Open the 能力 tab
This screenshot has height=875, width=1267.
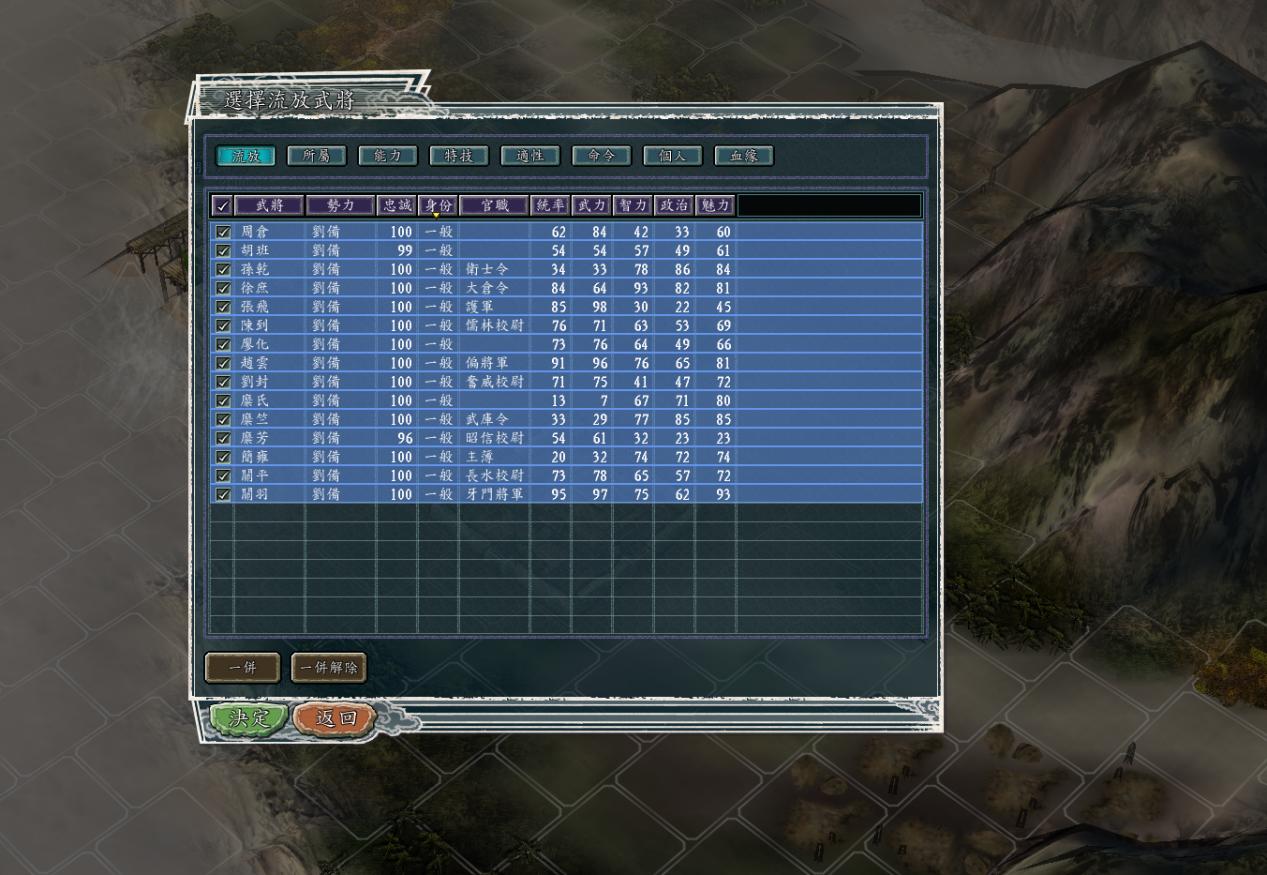387,156
